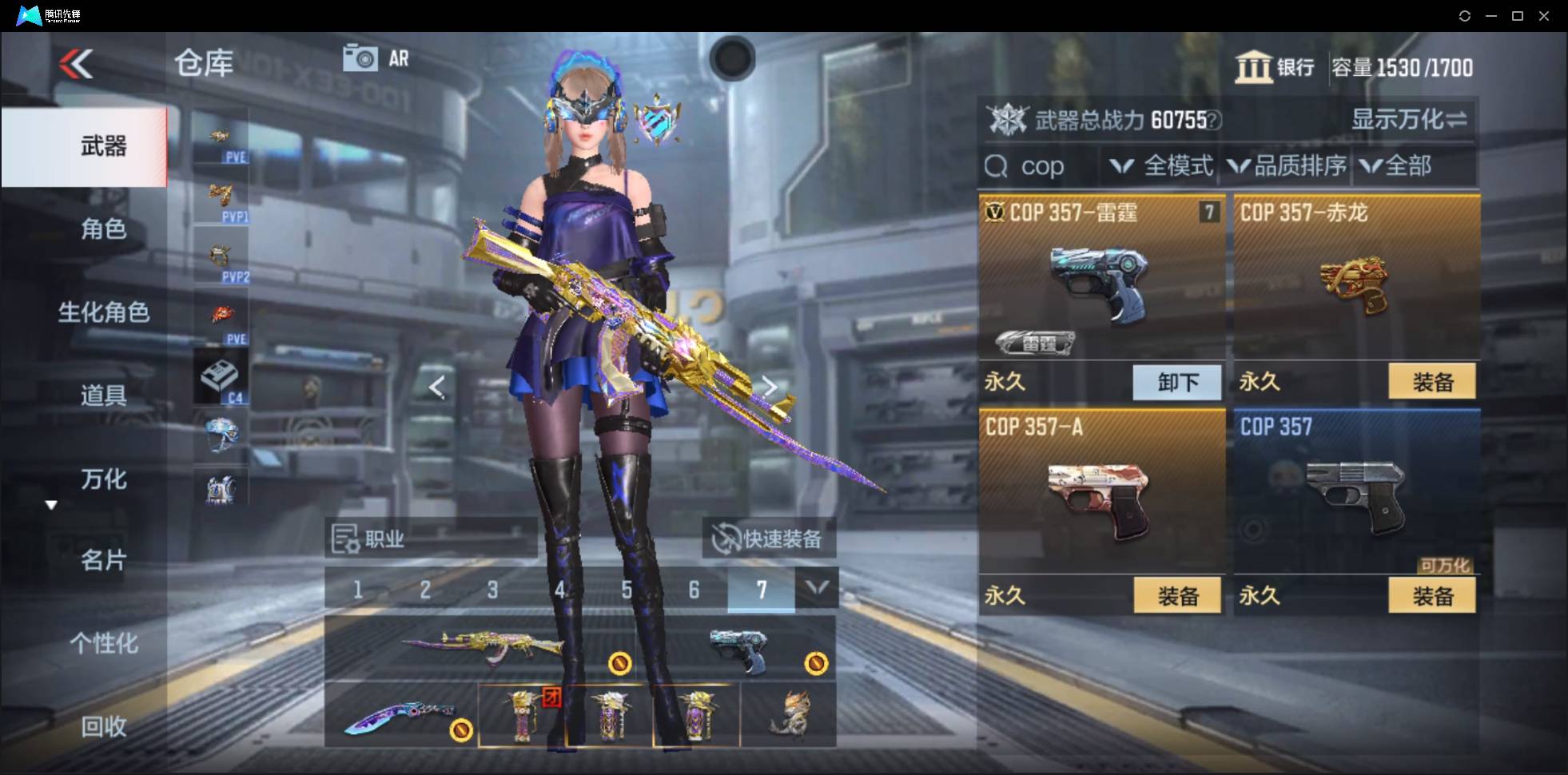Switch to 个性化 customization tab
The image size is (1568, 775).
pyautogui.click(x=103, y=643)
